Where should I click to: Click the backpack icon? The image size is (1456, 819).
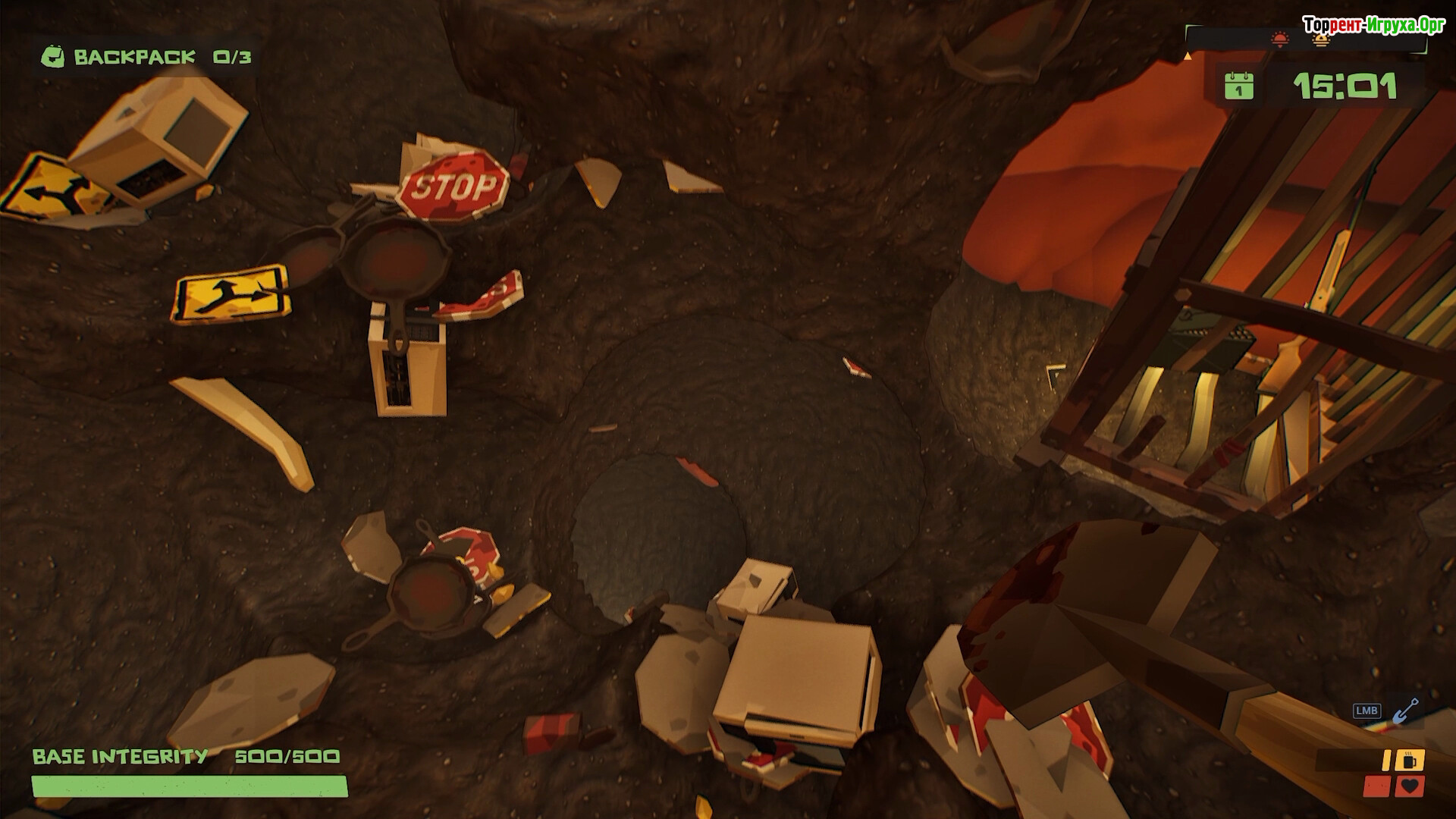tap(52, 57)
